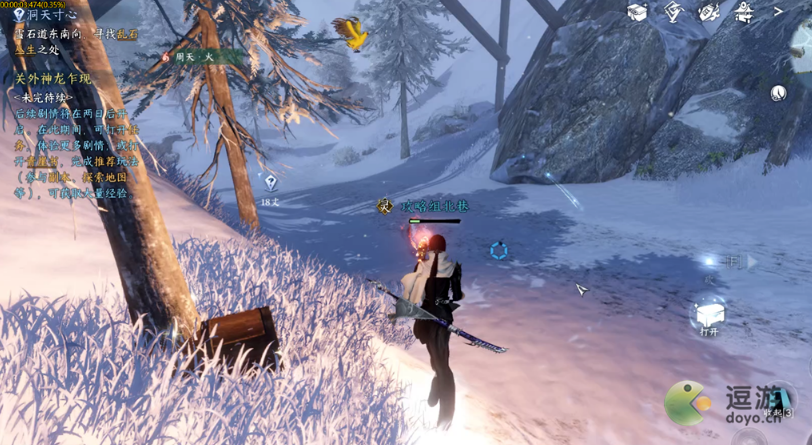
Task: Click the round feather icon below the top bar
Action: coord(779,93)
